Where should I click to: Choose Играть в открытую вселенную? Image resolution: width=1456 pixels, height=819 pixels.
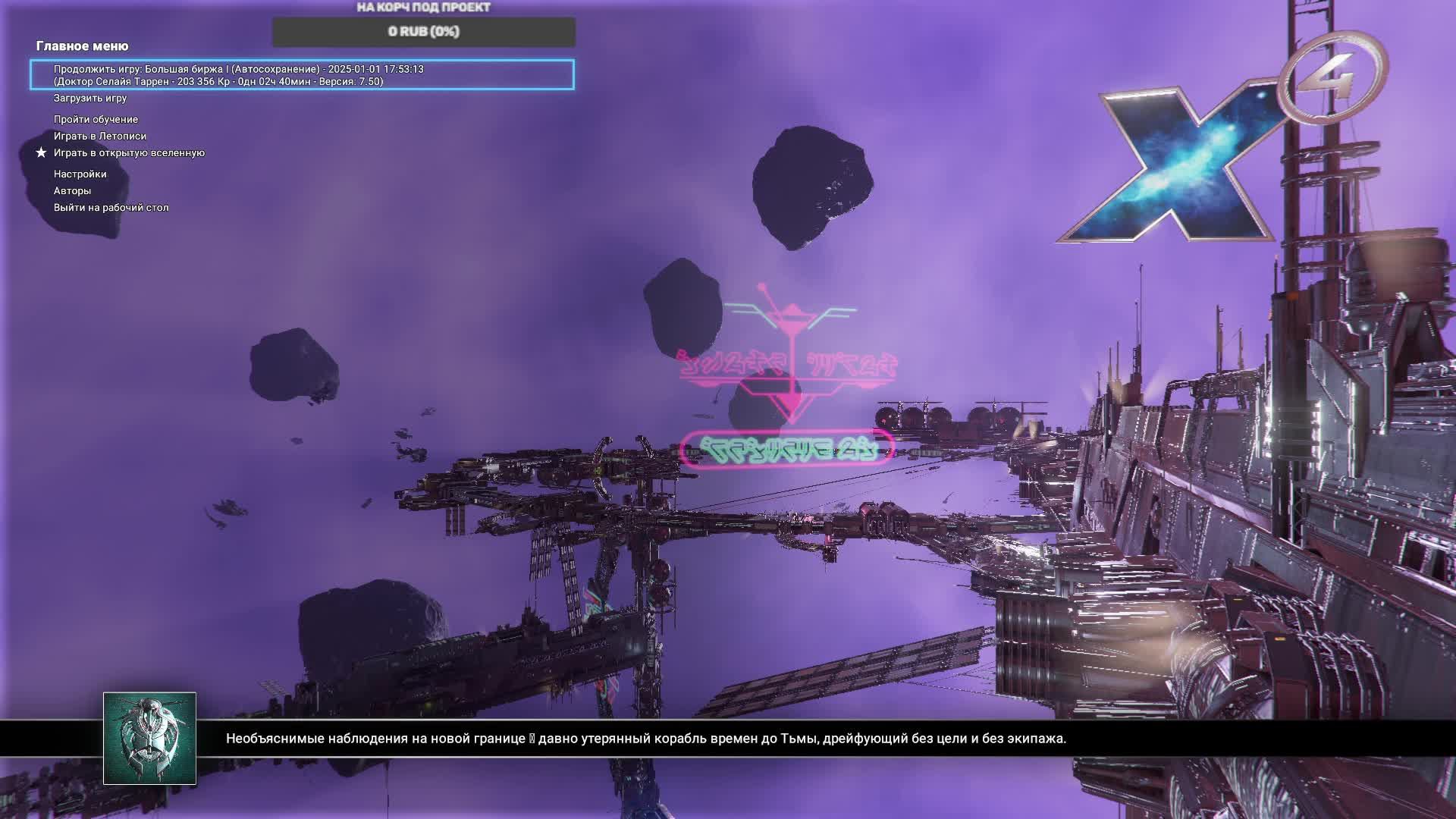(129, 152)
